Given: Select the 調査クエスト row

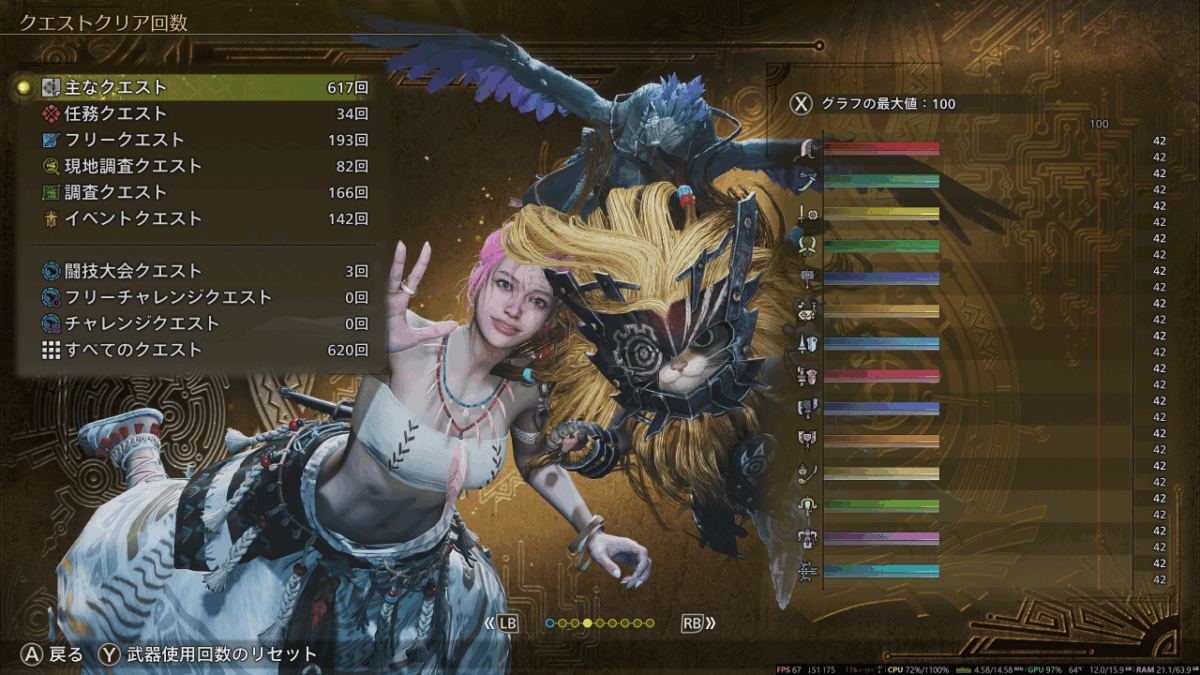Looking at the screenshot, I should 200,192.
